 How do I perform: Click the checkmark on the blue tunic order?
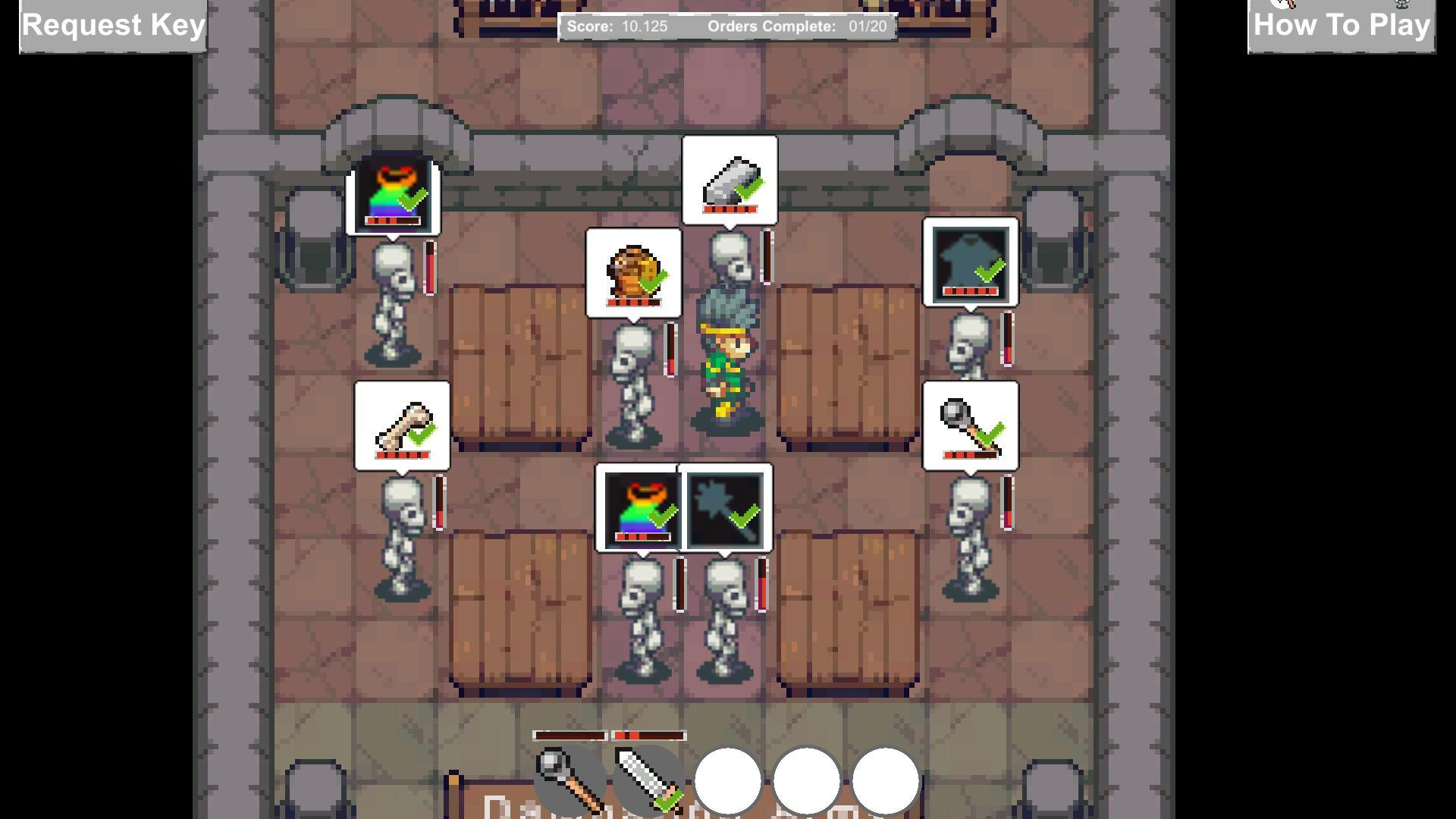(988, 269)
